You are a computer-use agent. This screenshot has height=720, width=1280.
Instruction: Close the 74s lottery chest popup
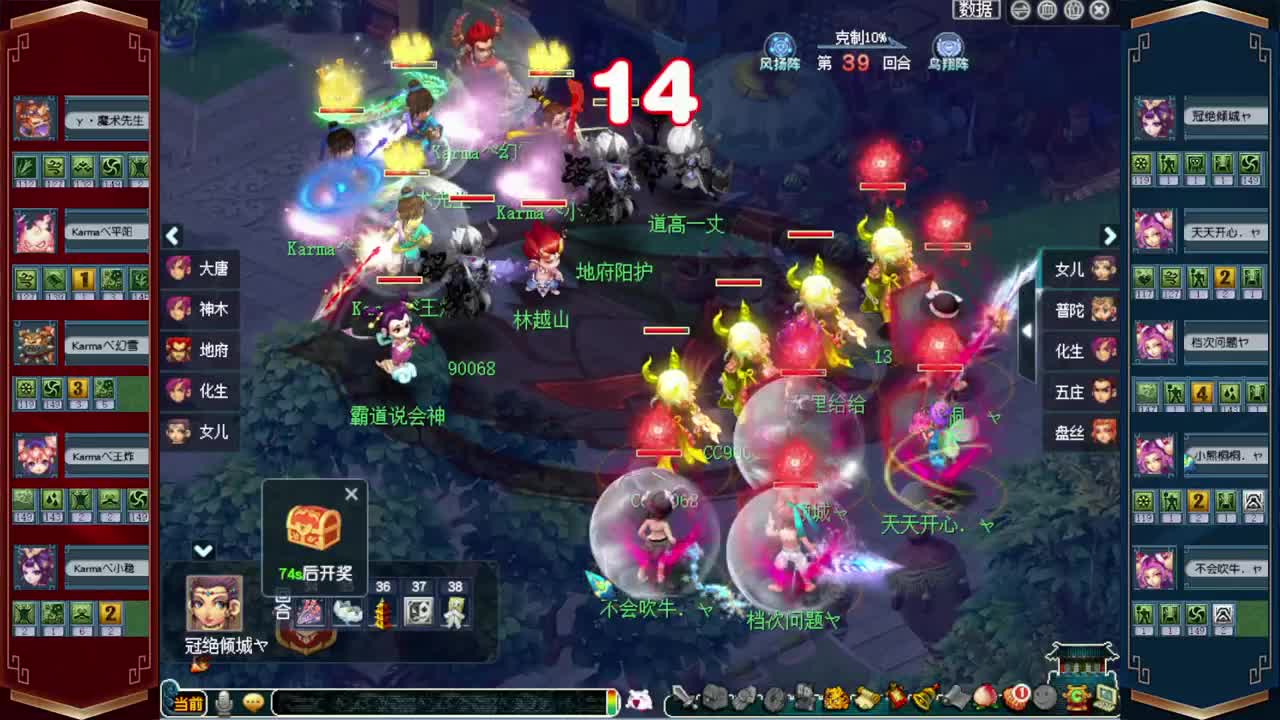[351, 494]
